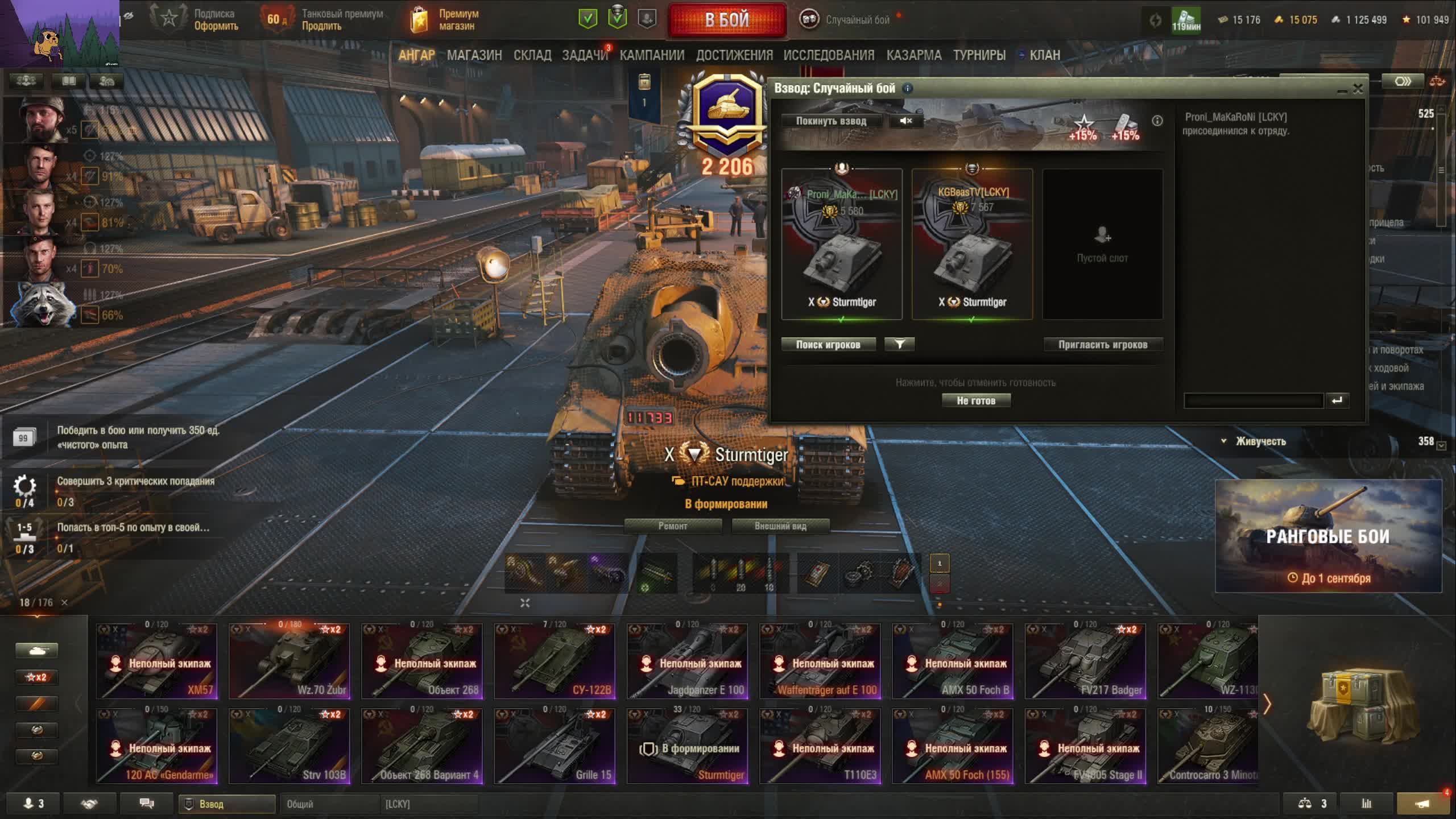Close the platoon window

pos(1358,89)
